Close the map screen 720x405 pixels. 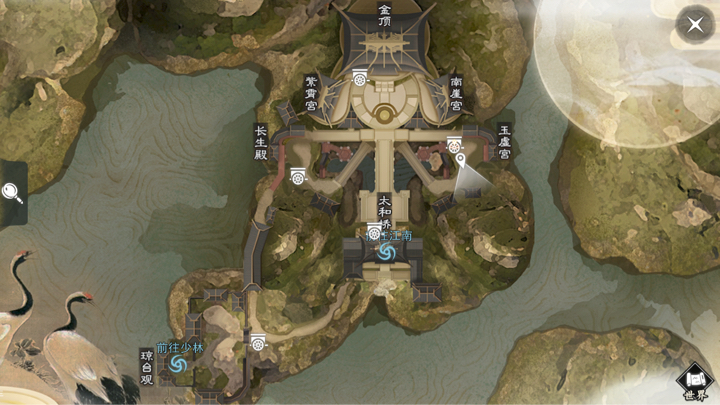tap(695, 24)
